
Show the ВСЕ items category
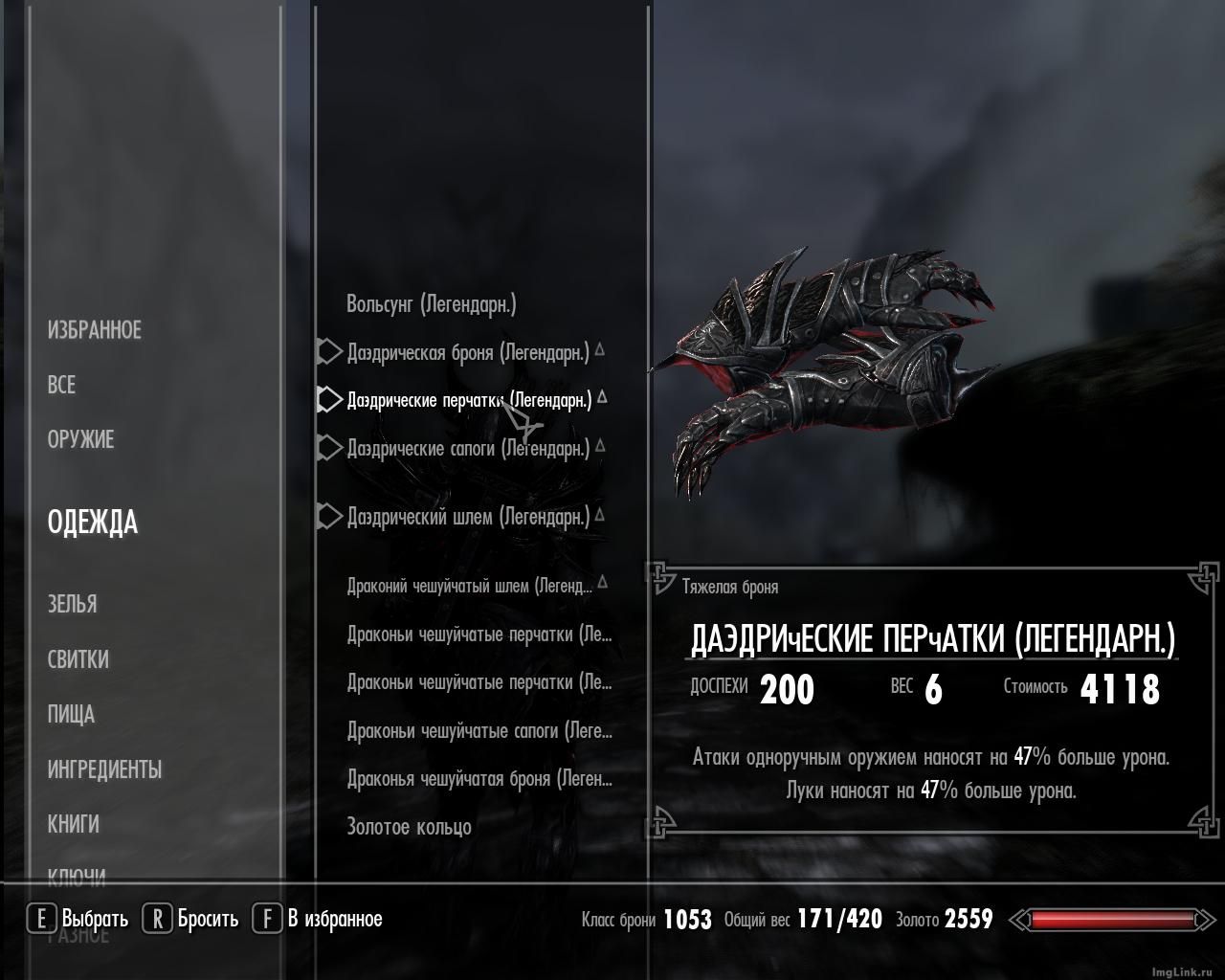click(61, 385)
